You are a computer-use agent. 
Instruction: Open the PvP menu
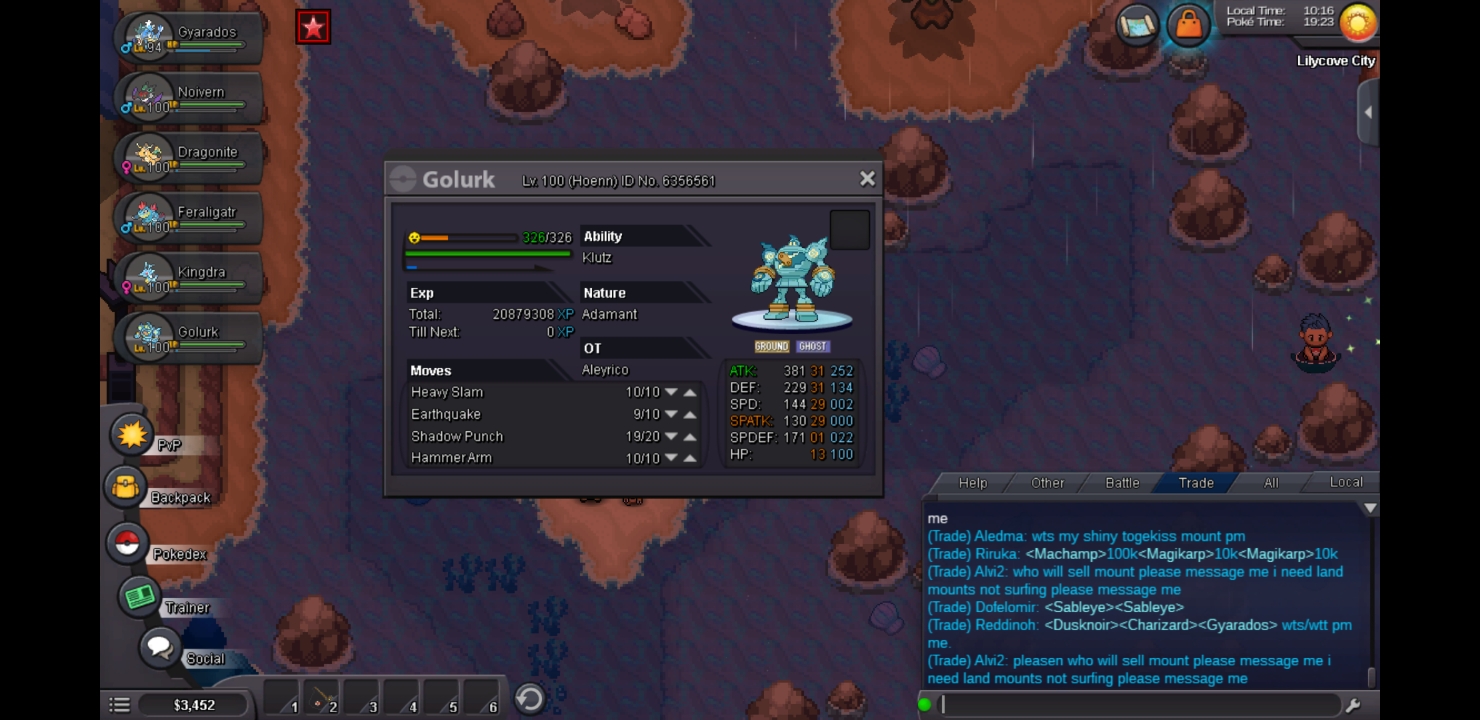[x=133, y=436]
